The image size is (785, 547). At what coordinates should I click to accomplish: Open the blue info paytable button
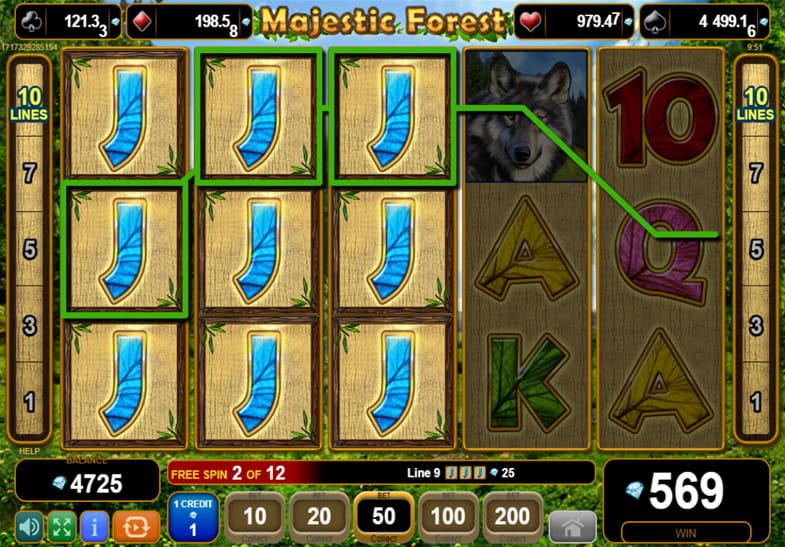point(95,525)
